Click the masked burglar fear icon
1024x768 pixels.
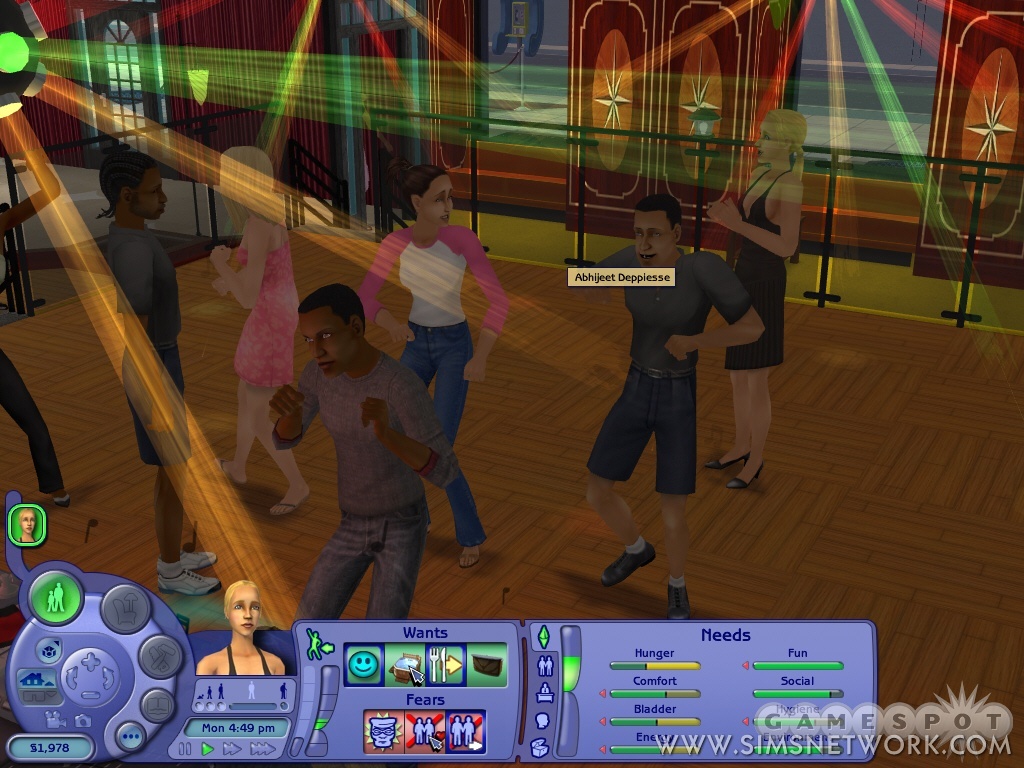(383, 731)
